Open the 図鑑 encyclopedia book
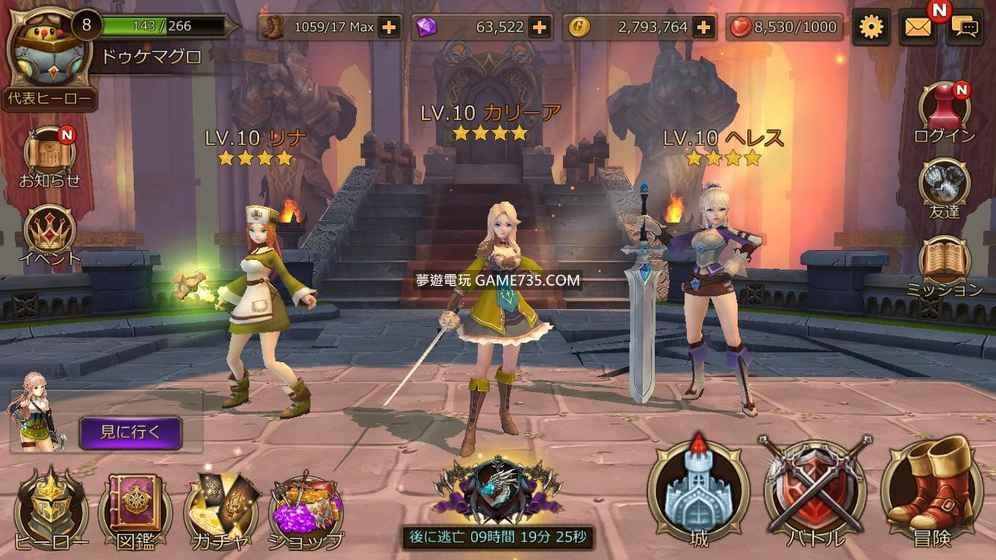Viewport: 996px width, 560px height. click(135, 507)
